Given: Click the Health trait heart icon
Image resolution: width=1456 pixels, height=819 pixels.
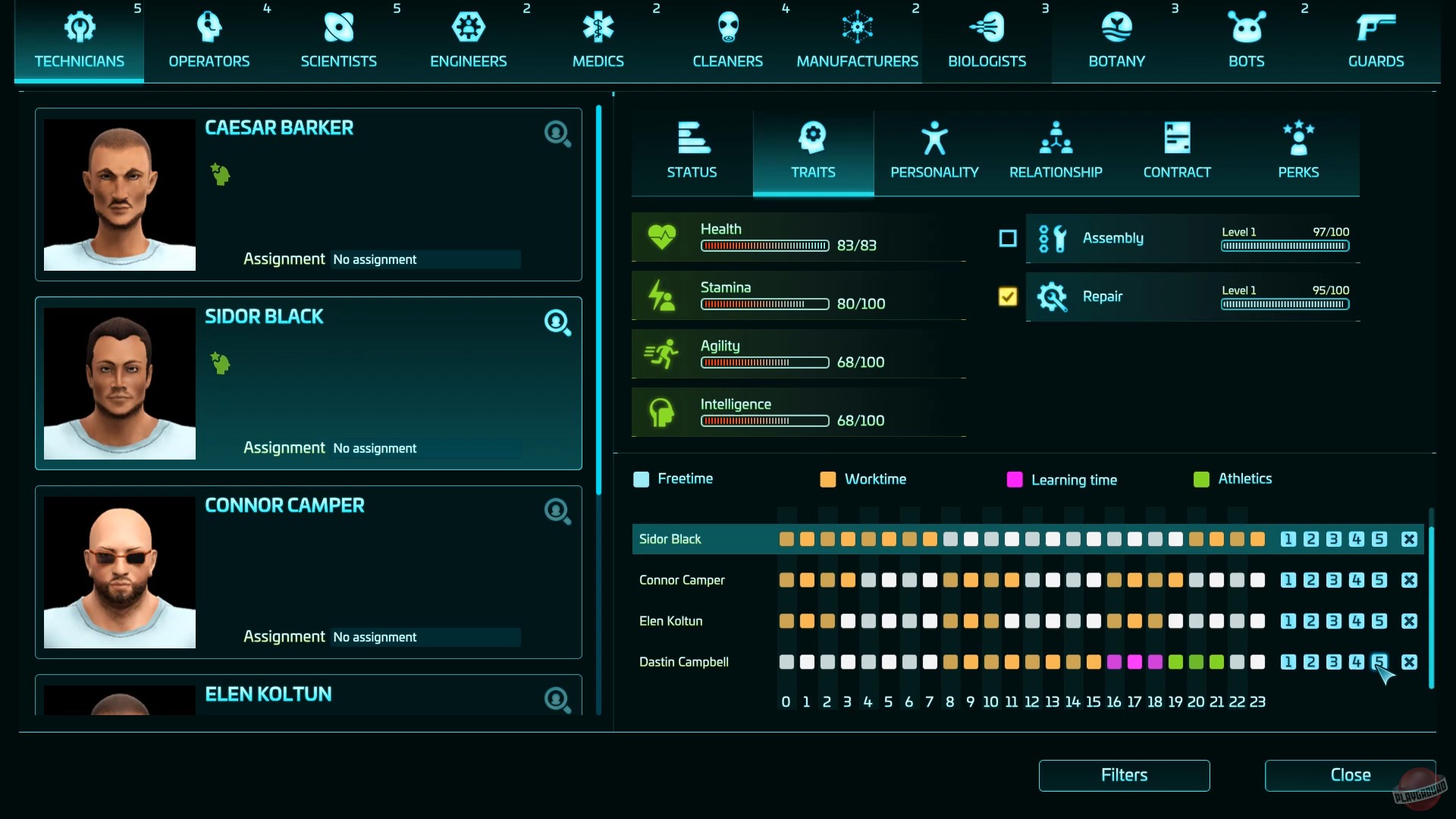Looking at the screenshot, I should tap(663, 236).
